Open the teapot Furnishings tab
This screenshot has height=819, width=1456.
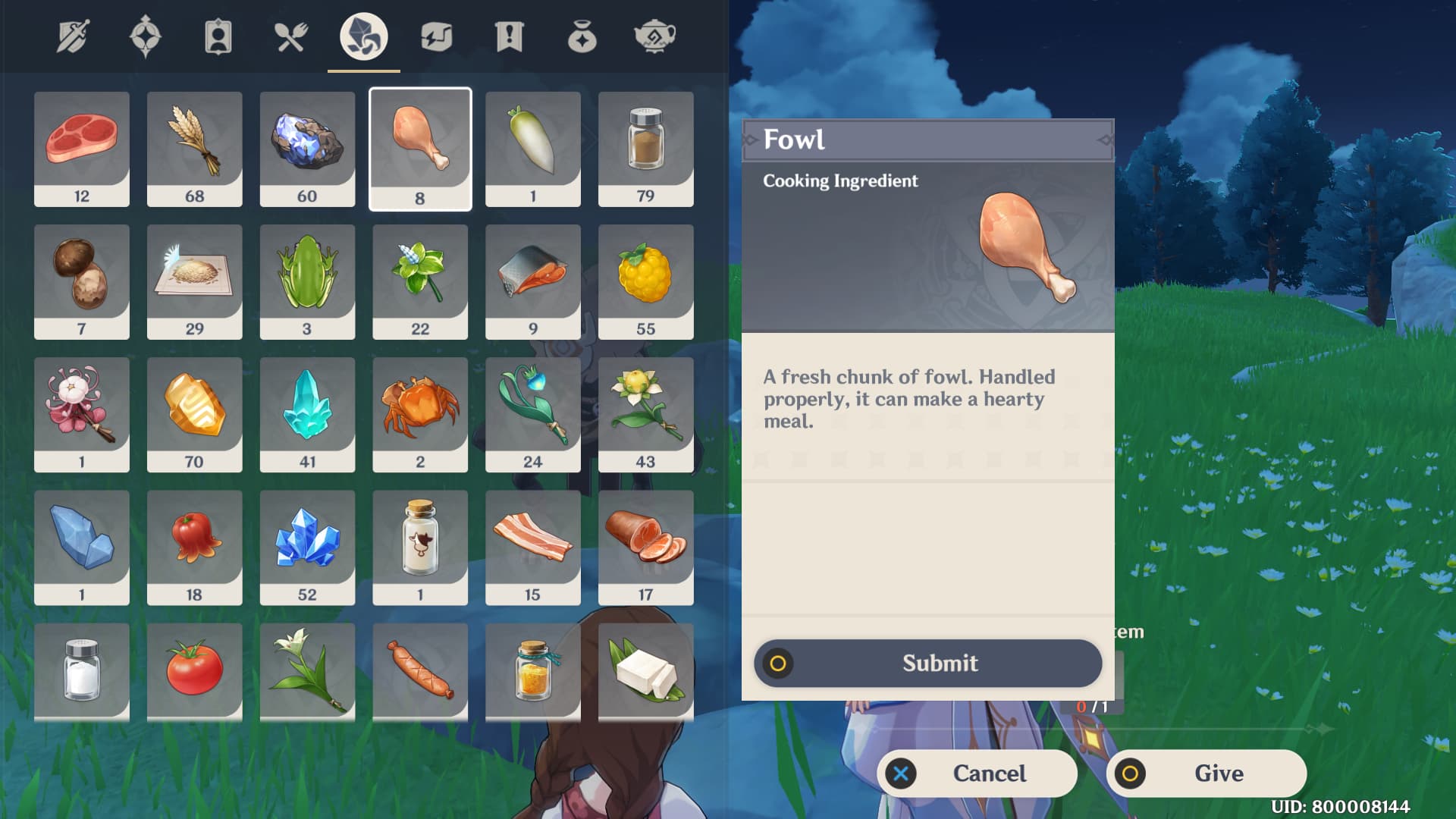click(x=654, y=36)
